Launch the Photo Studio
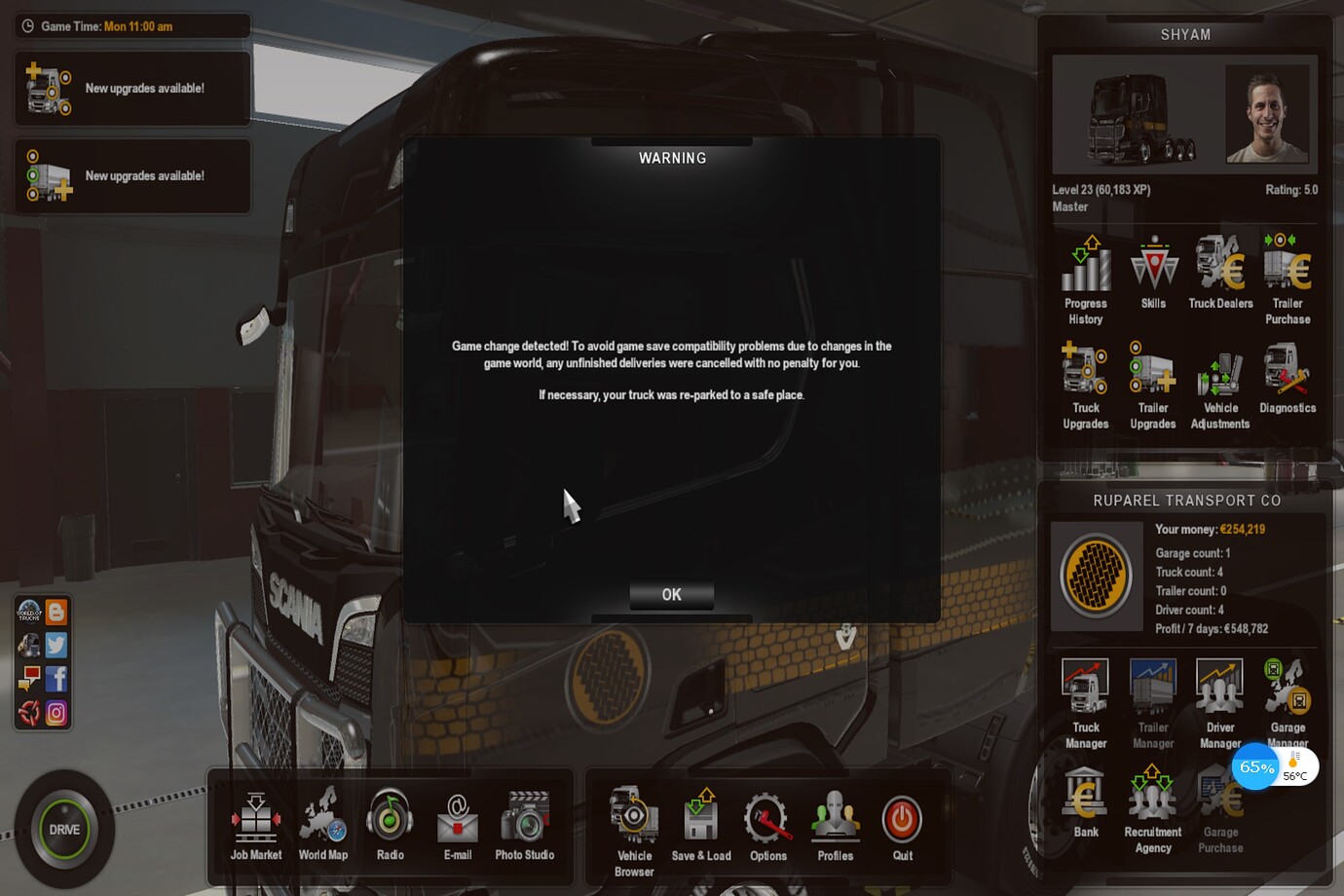 [524, 825]
